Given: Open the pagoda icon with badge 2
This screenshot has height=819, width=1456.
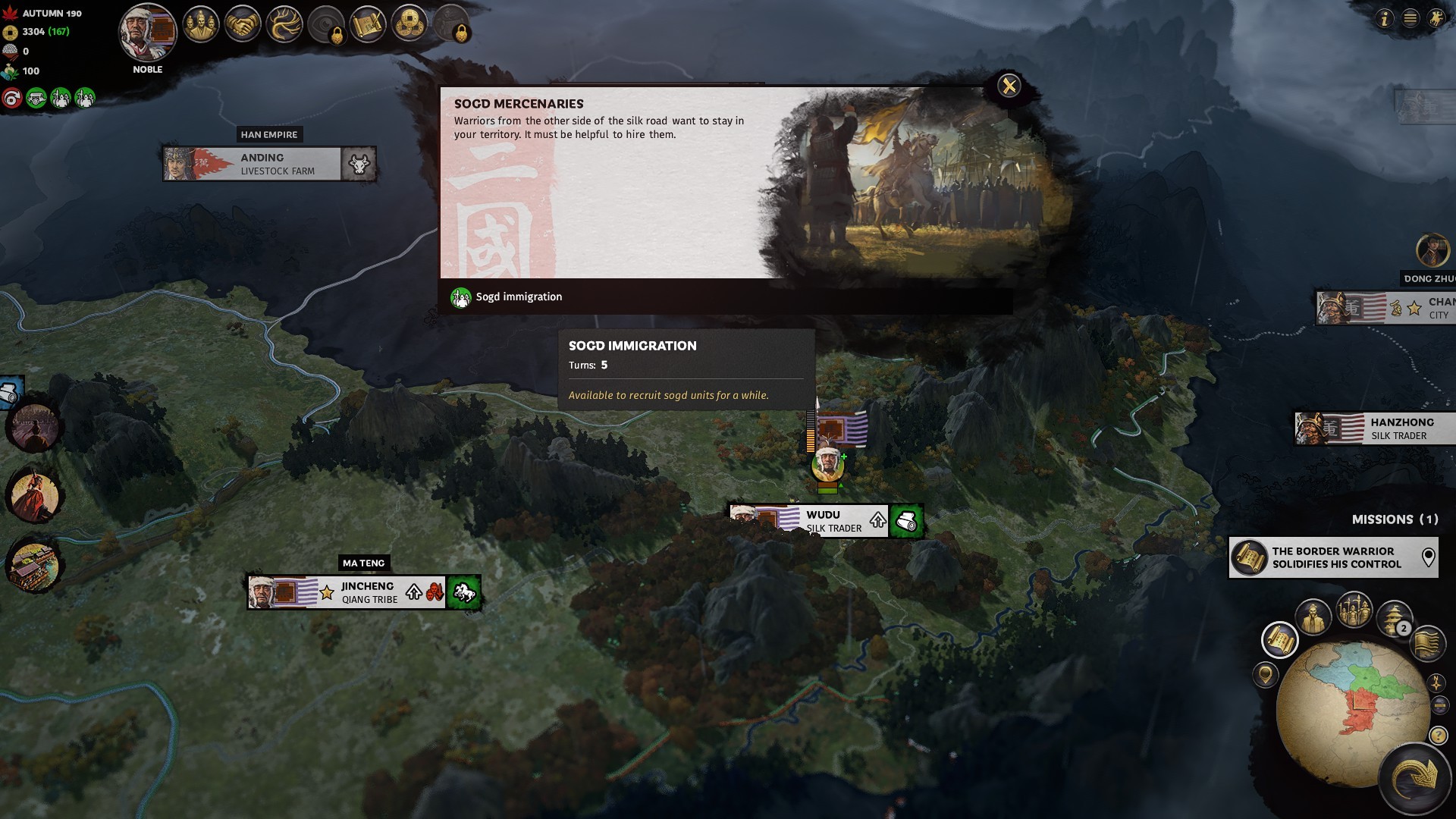Looking at the screenshot, I should (x=1393, y=617).
